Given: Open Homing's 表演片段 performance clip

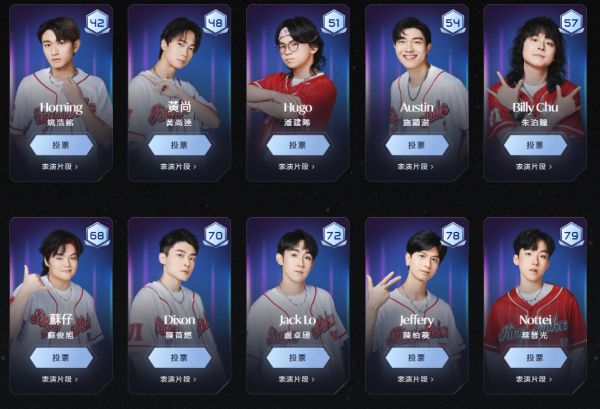Looking at the screenshot, I should [61, 167].
